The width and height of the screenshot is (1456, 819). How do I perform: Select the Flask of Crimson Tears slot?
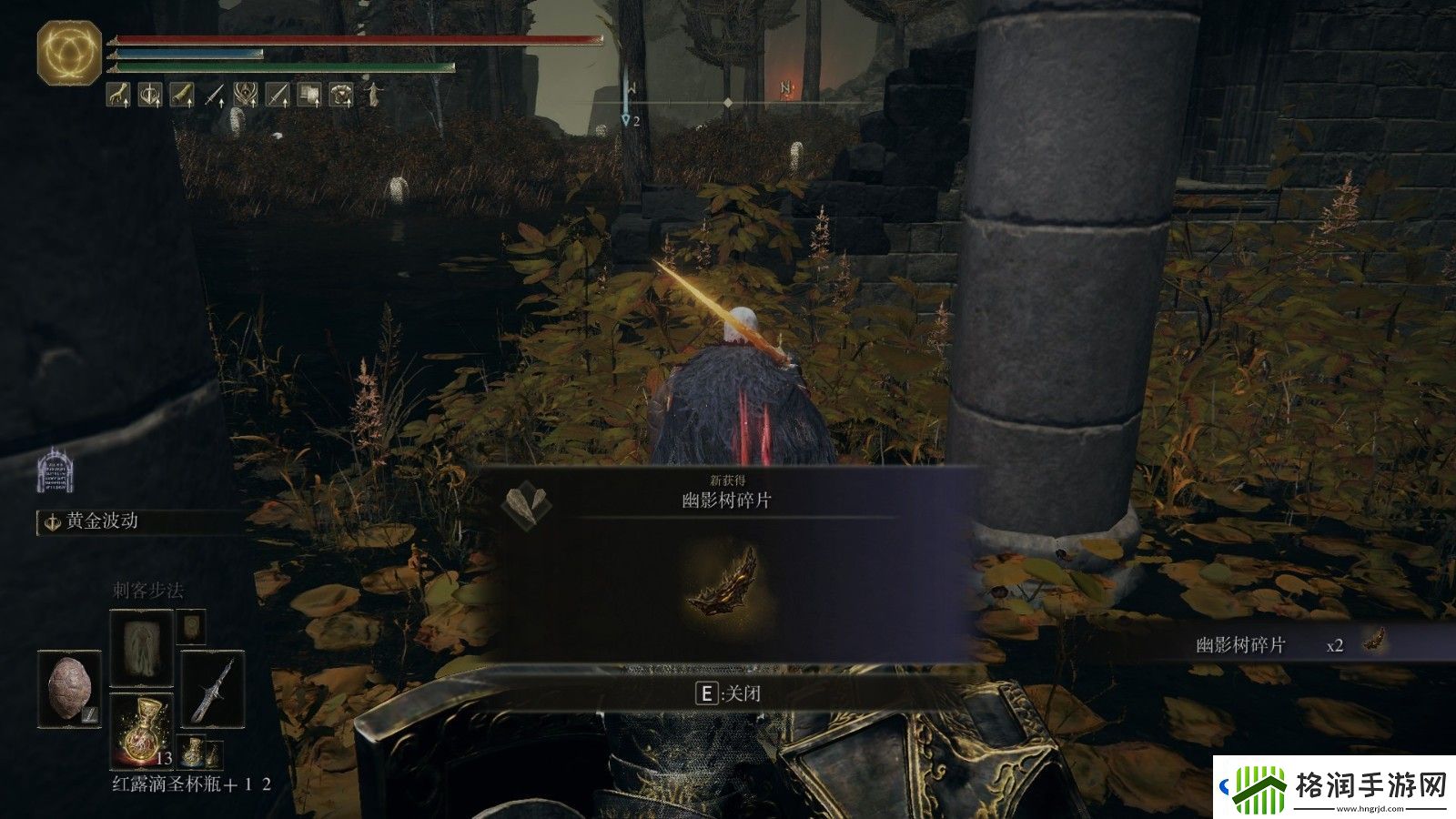(141, 728)
